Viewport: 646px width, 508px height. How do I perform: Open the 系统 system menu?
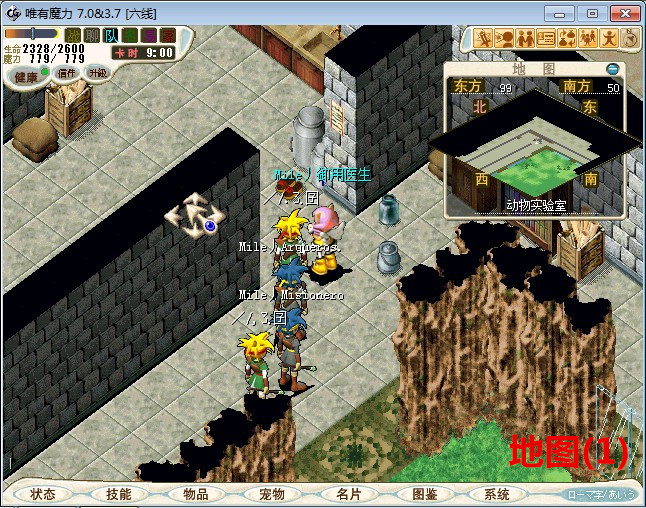coord(497,494)
